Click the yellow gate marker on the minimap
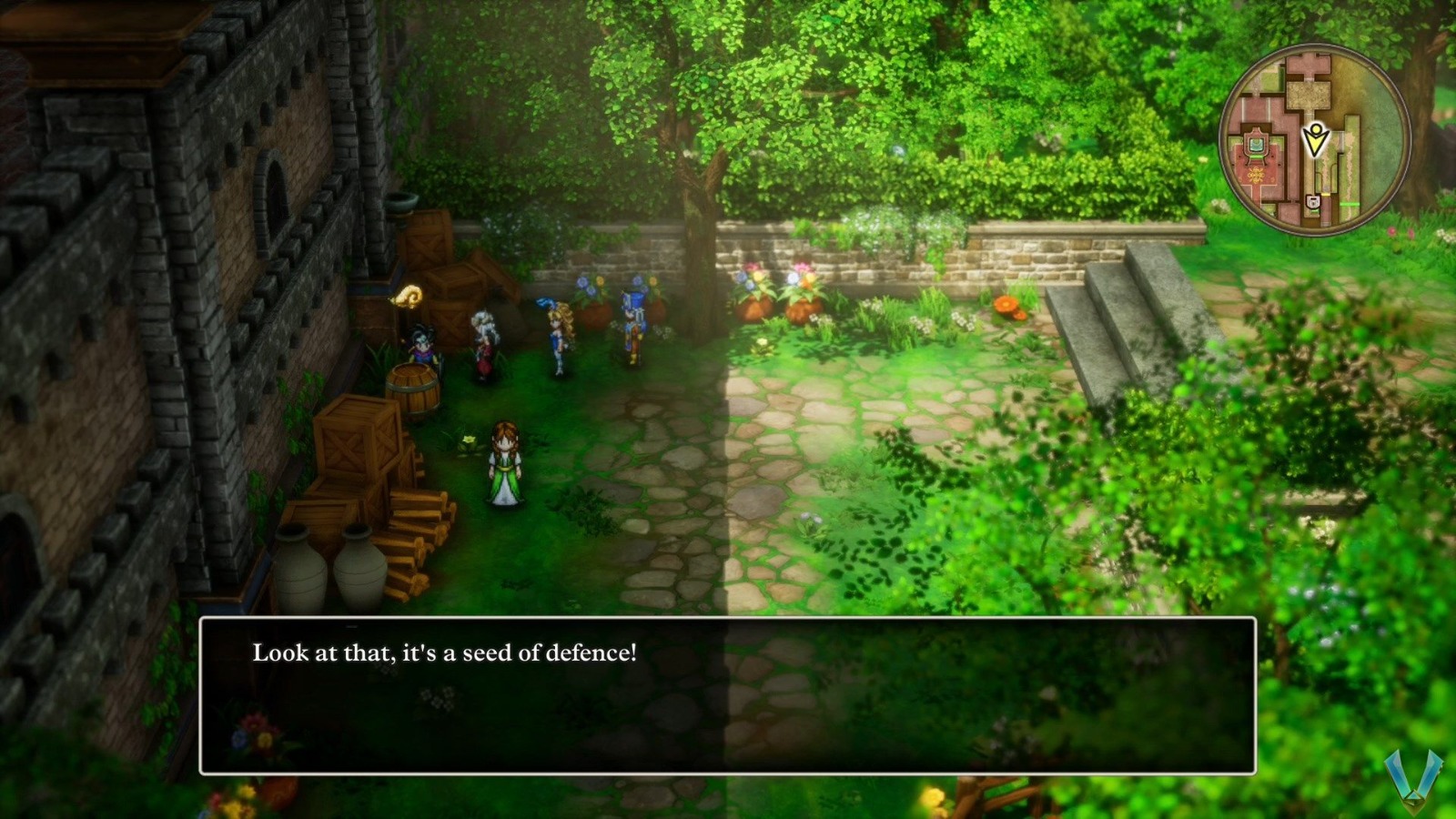The image size is (1456, 819). point(1327,194)
